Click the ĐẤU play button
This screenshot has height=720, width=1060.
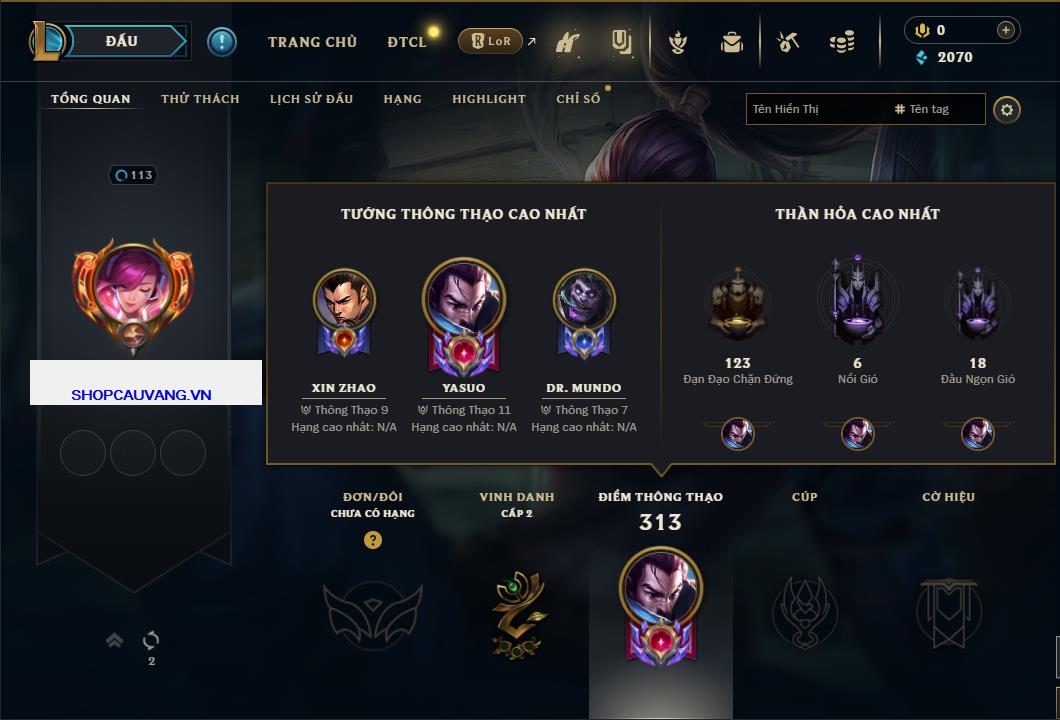[122, 41]
